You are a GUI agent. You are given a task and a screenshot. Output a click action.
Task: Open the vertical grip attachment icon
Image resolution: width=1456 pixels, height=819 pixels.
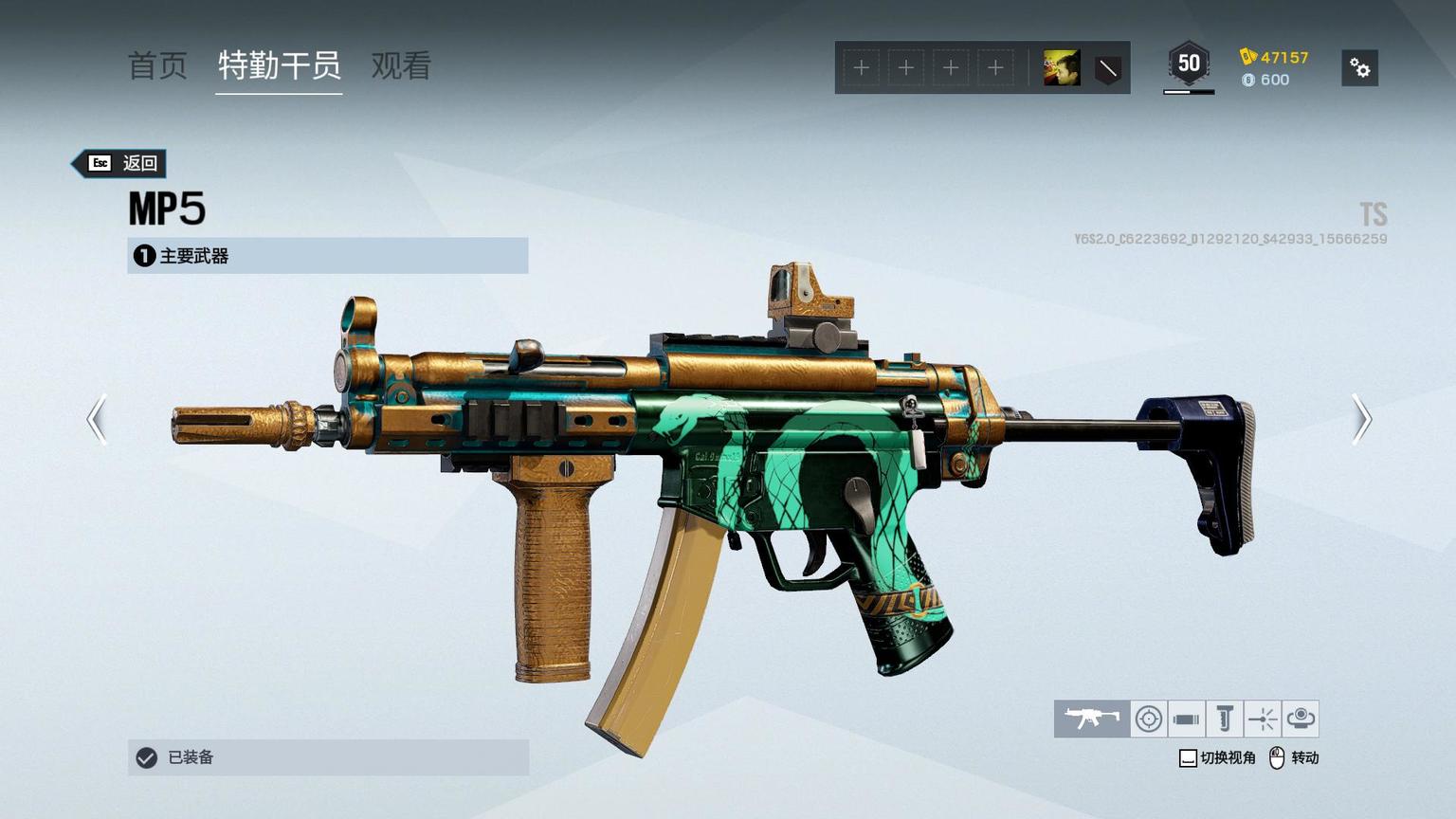[x=1224, y=719]
